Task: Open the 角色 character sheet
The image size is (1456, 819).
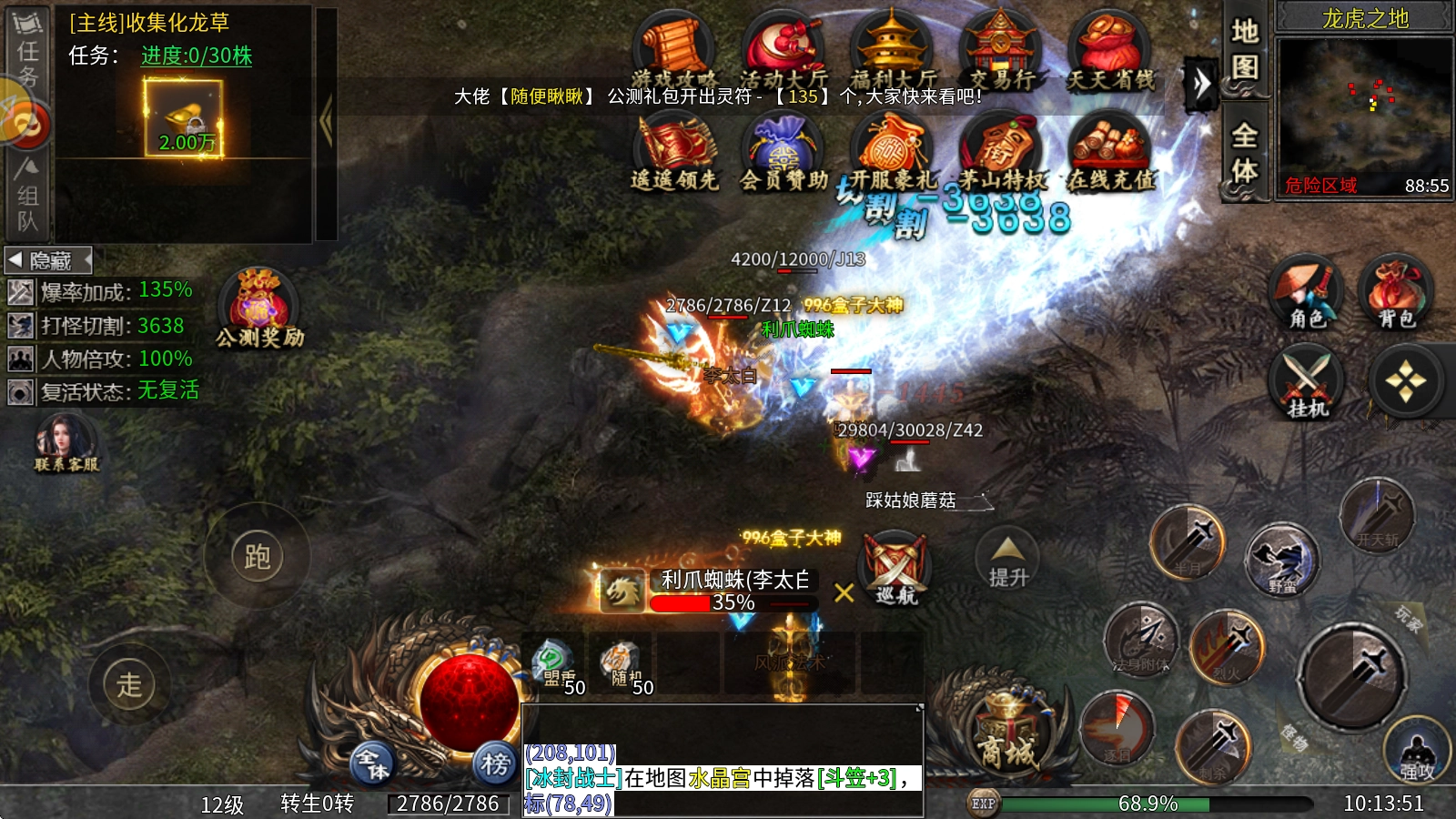Action: pyautogui.click(x=1307, y=291)
